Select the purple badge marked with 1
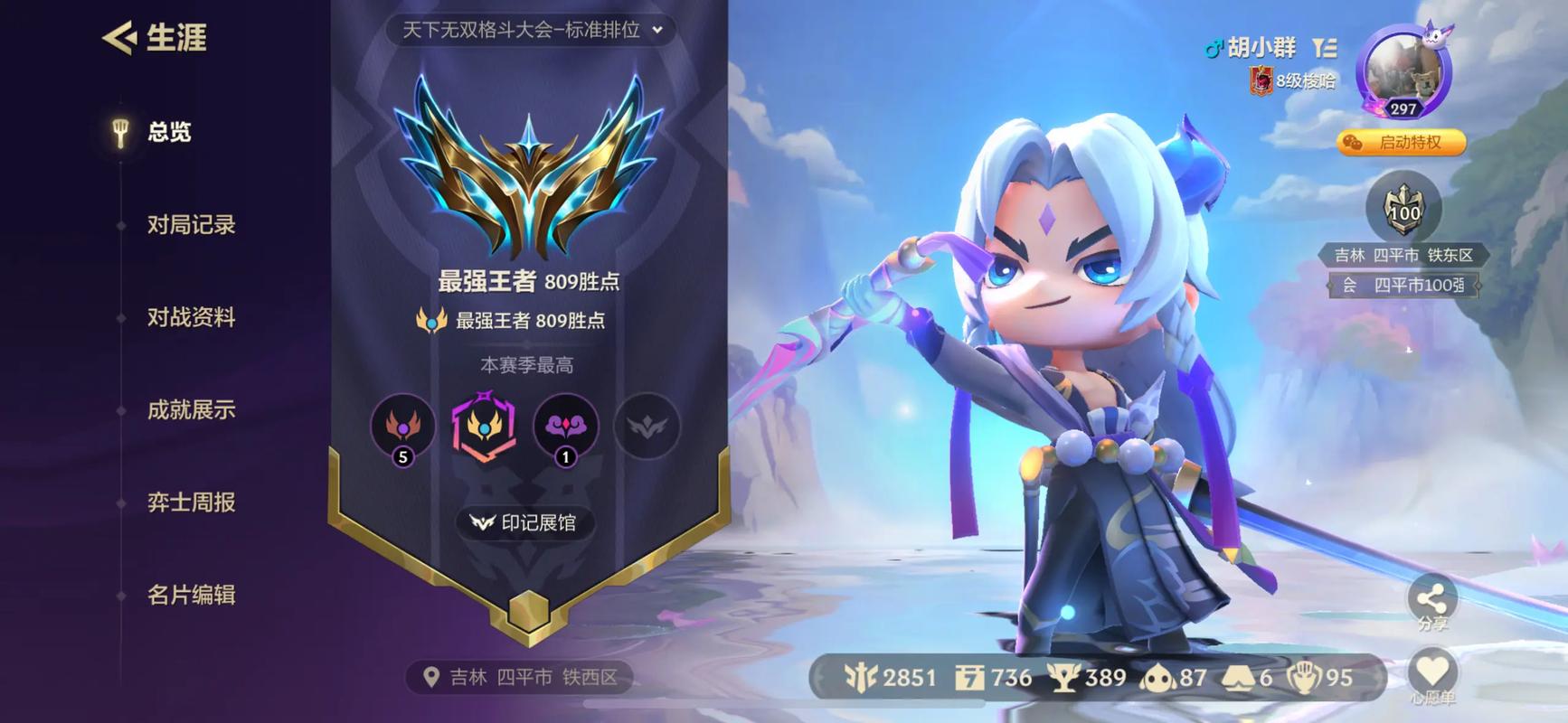Viewport: 1568px width, 723px height. [566, 426]
